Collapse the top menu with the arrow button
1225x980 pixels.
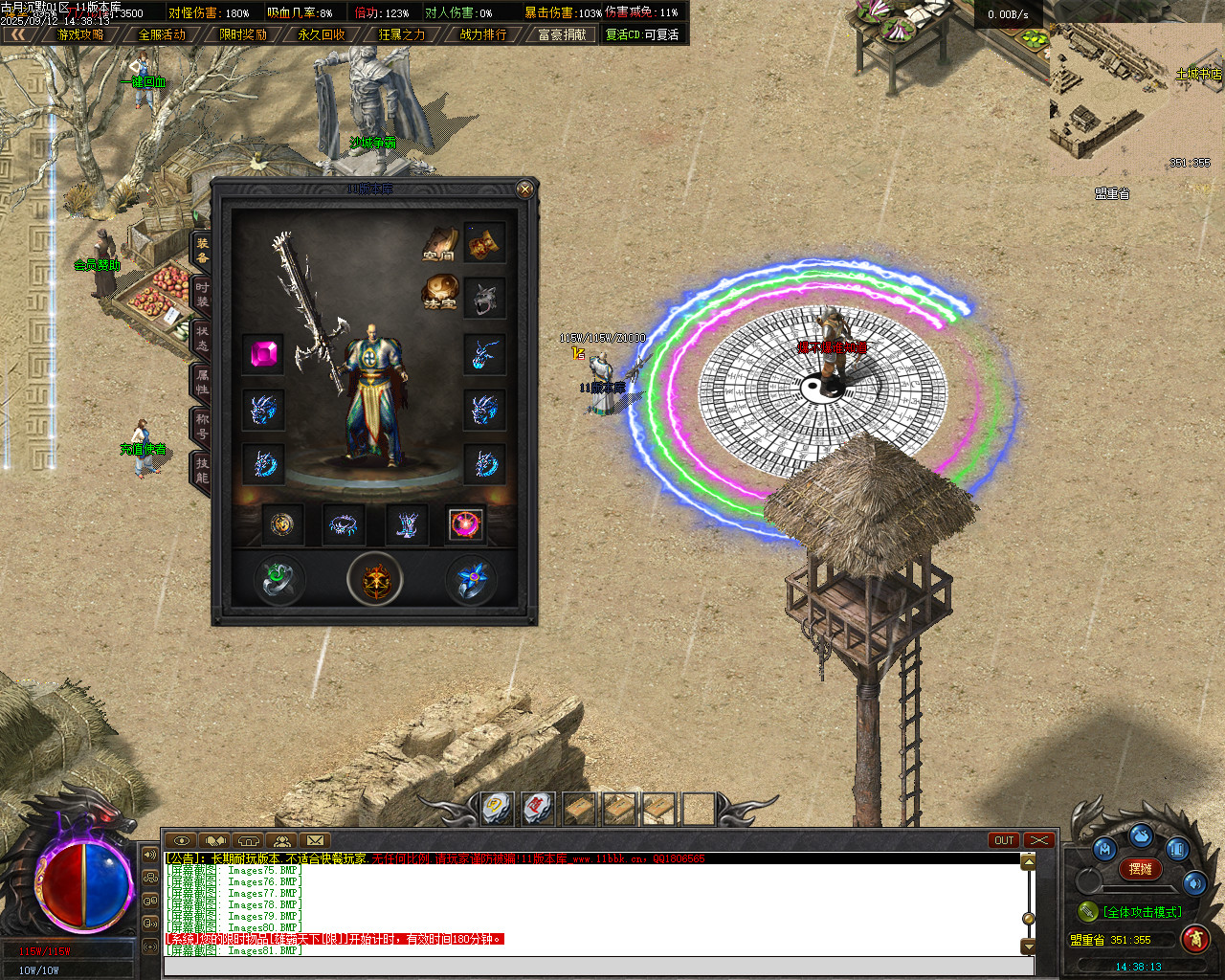tap(19, 34)
